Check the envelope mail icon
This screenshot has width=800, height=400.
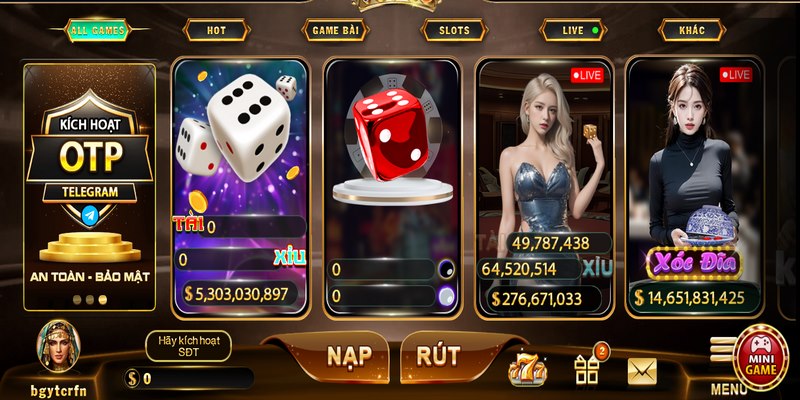[x=642, y=371]
